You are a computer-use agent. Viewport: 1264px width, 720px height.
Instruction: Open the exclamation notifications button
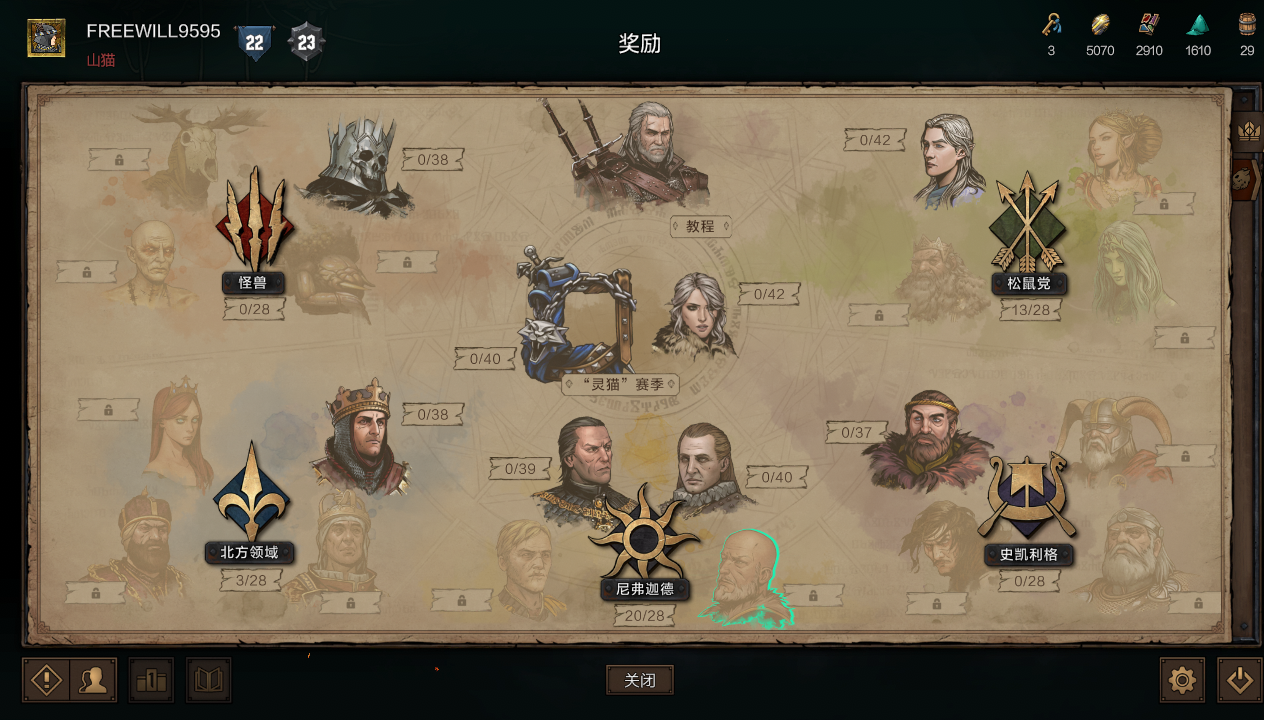[46, 680]
